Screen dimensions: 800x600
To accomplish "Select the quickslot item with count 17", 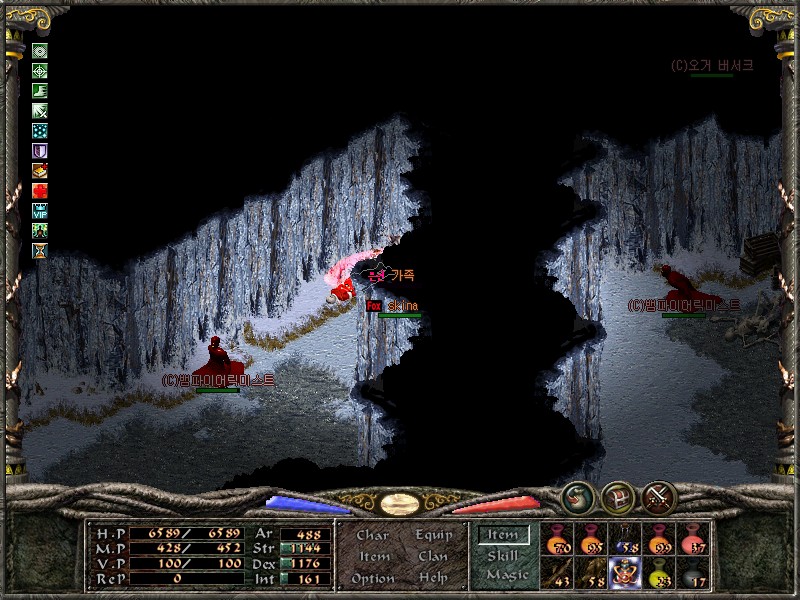I will coord(693,572).
